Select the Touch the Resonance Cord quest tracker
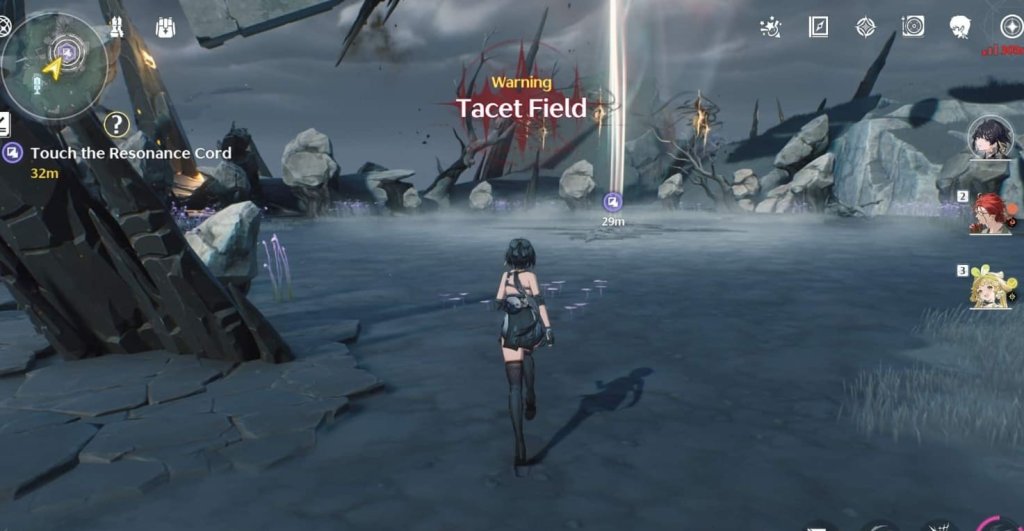Image resolution: width=1024 pixels, height=531 pixels. click(130, 153)
